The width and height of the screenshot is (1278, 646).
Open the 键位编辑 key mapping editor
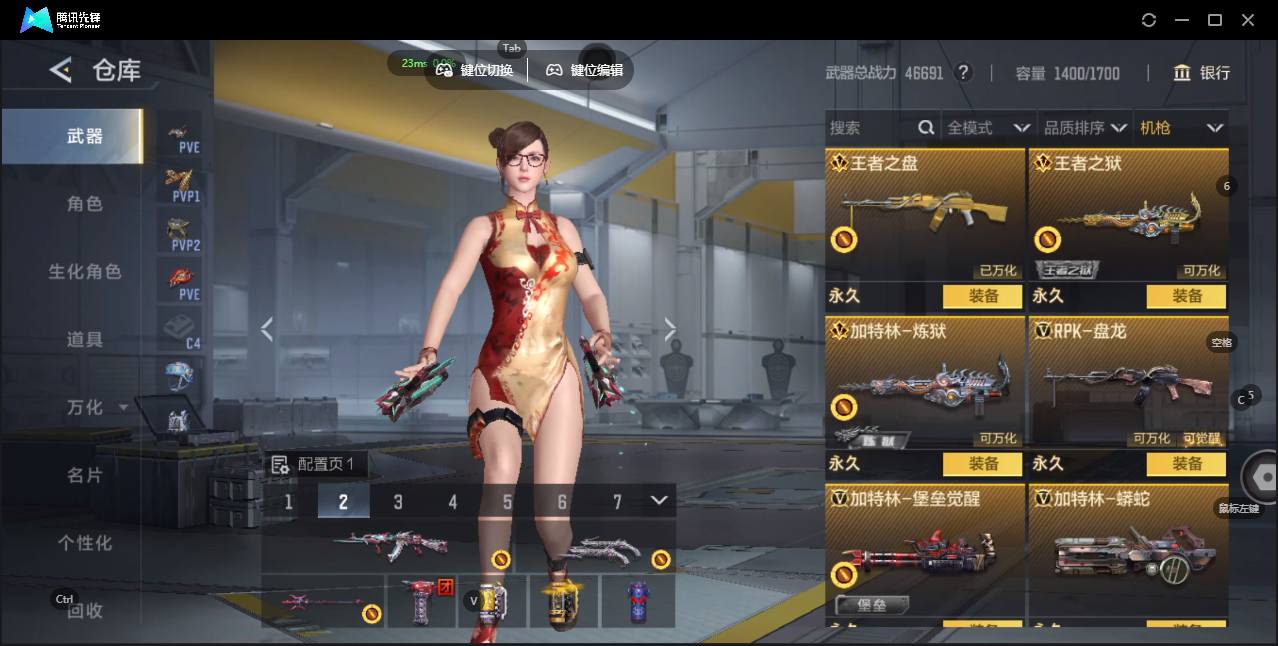(584, 70)
